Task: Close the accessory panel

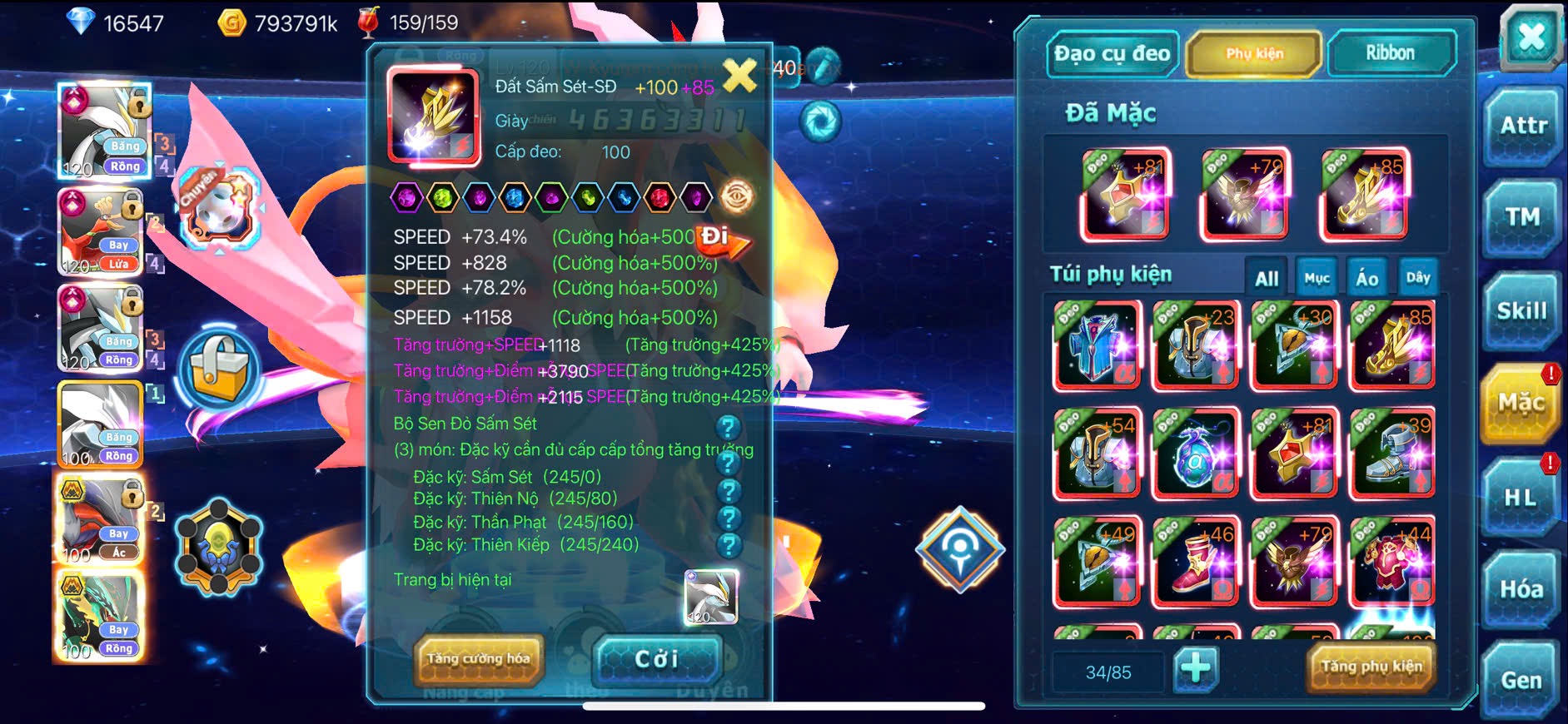Action: click(x=1531, y=37)
